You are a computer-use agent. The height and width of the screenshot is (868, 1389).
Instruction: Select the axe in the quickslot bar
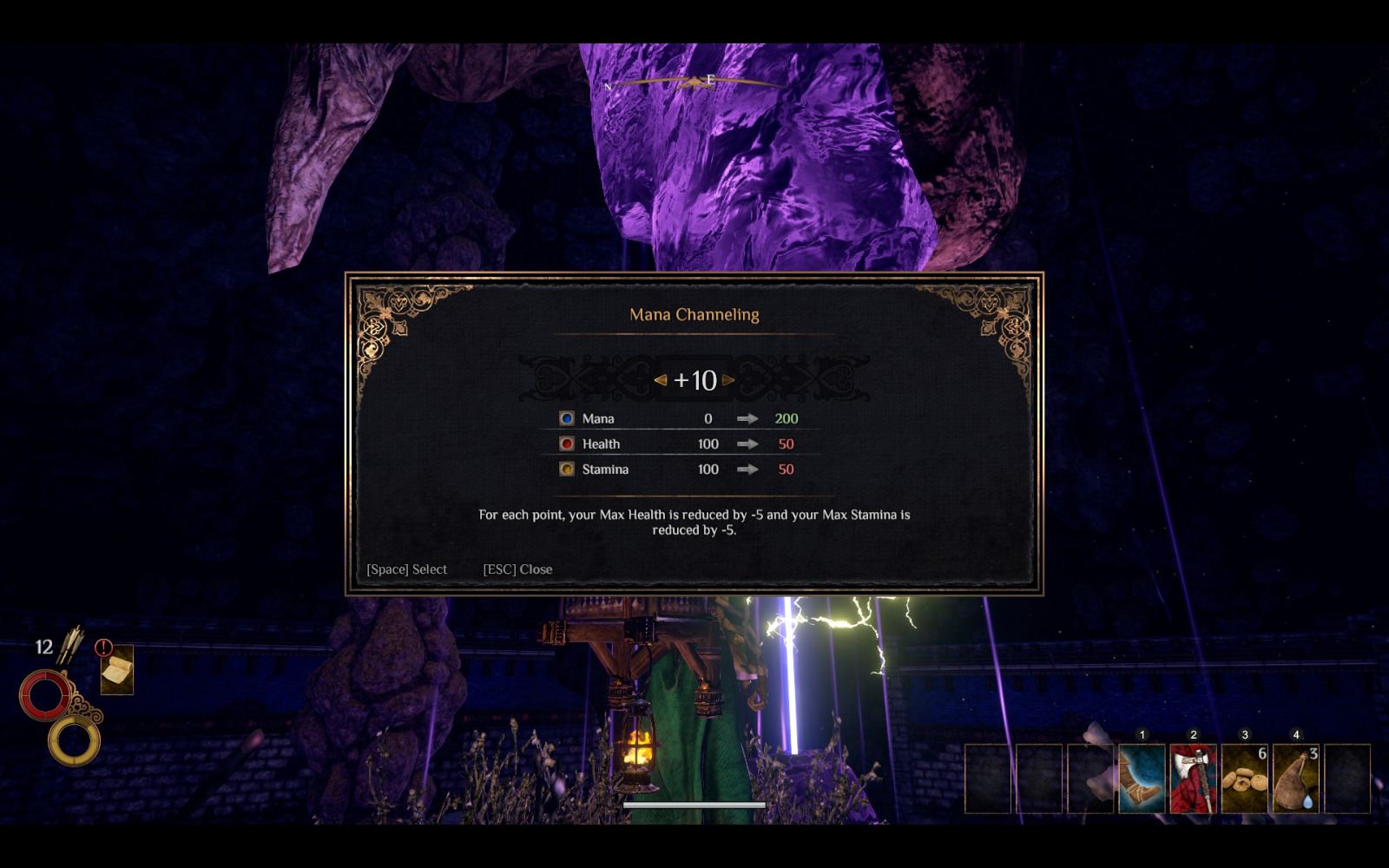[x=1193, y=779]
